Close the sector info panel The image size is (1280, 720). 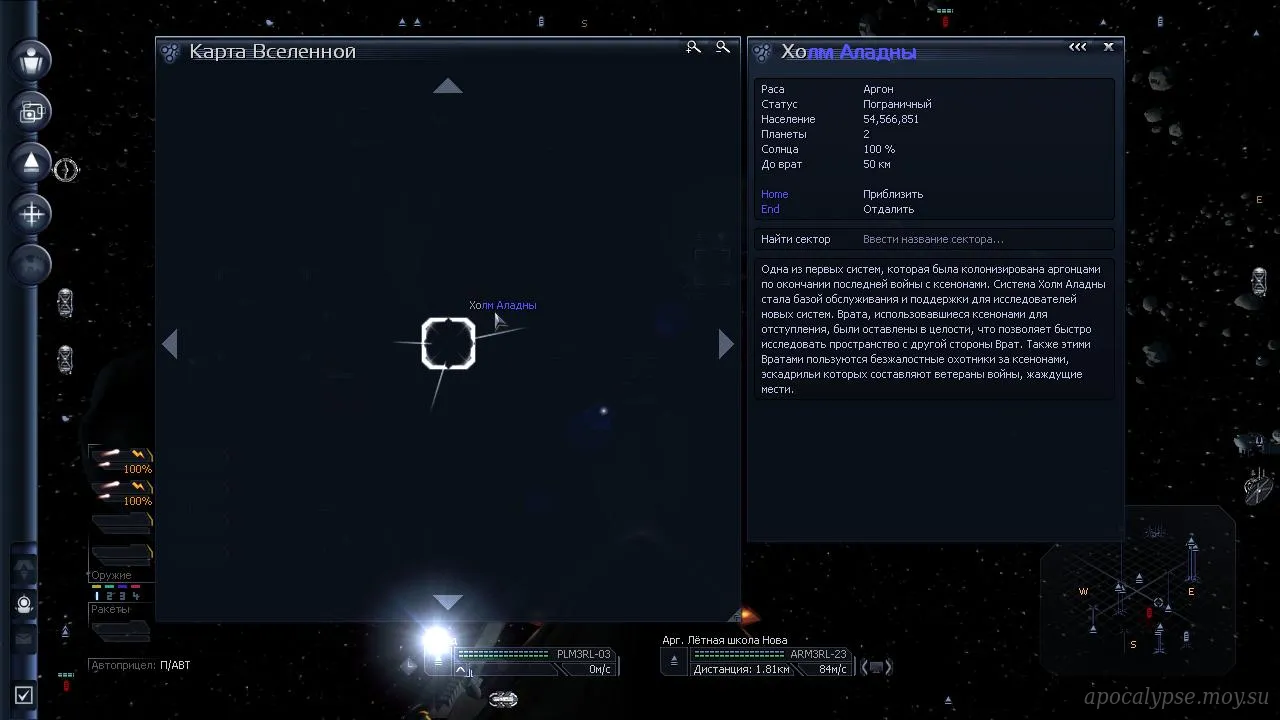click(1108, 47)
